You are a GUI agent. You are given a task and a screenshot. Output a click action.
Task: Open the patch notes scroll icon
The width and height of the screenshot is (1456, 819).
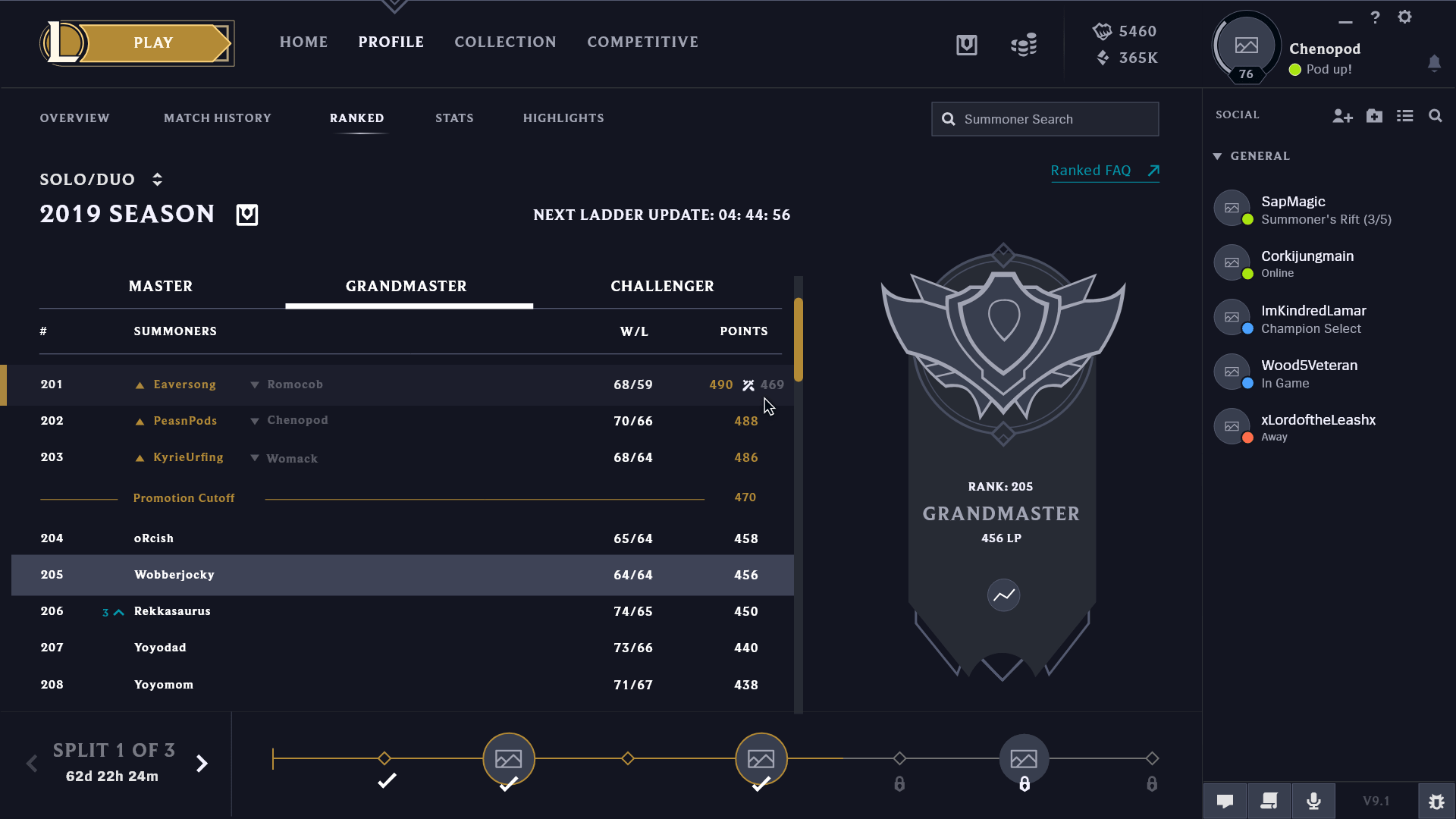(1269, 801)
